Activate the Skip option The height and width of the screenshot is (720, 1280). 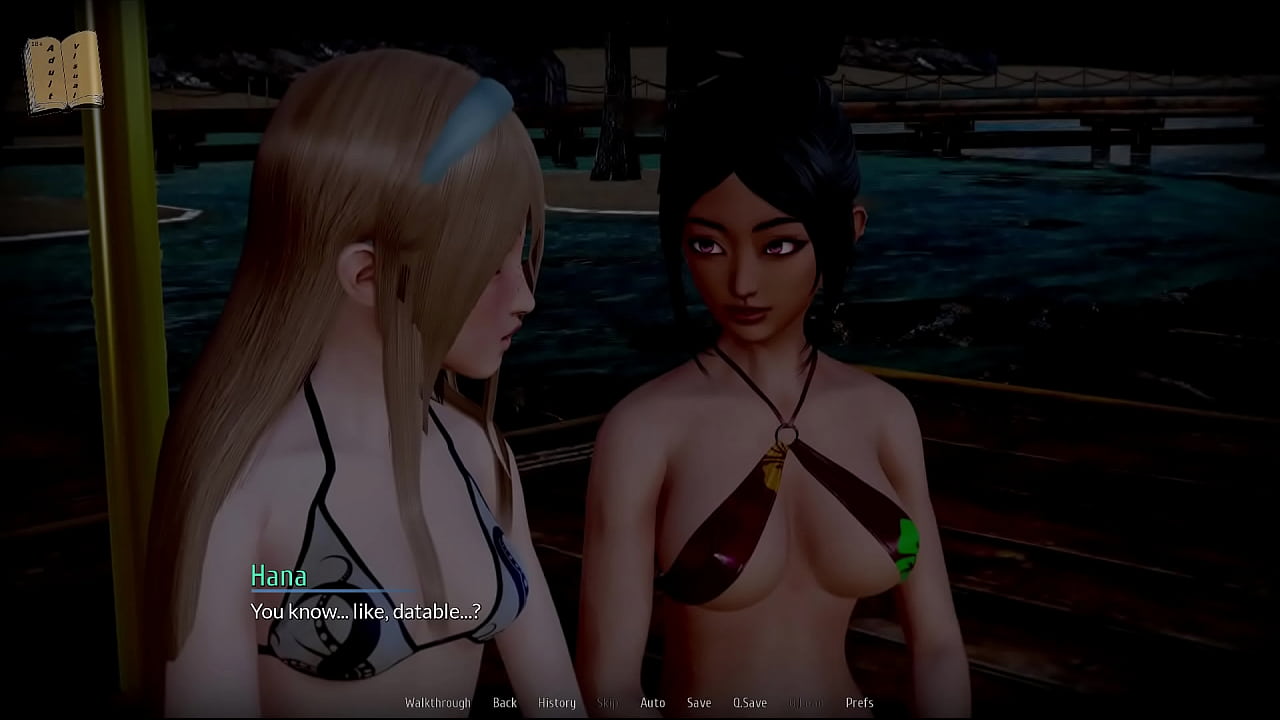click(x=607, y=703)
